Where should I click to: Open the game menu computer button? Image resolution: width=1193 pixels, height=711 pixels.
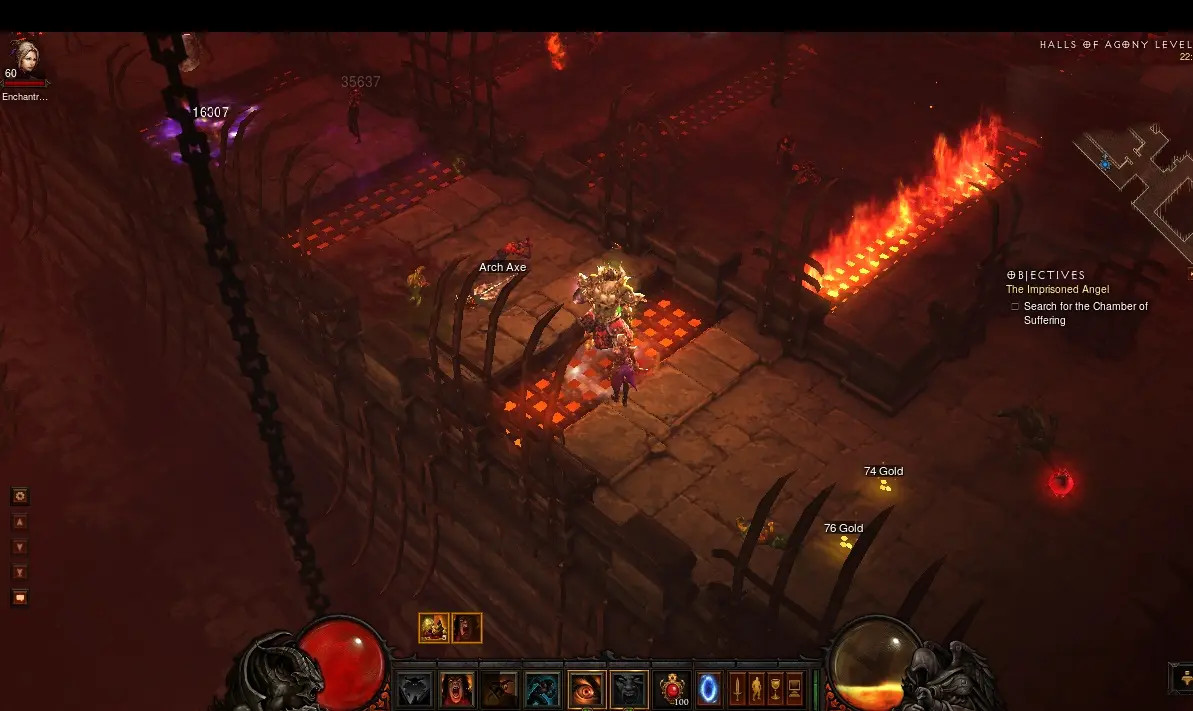(x=795, y=688)
